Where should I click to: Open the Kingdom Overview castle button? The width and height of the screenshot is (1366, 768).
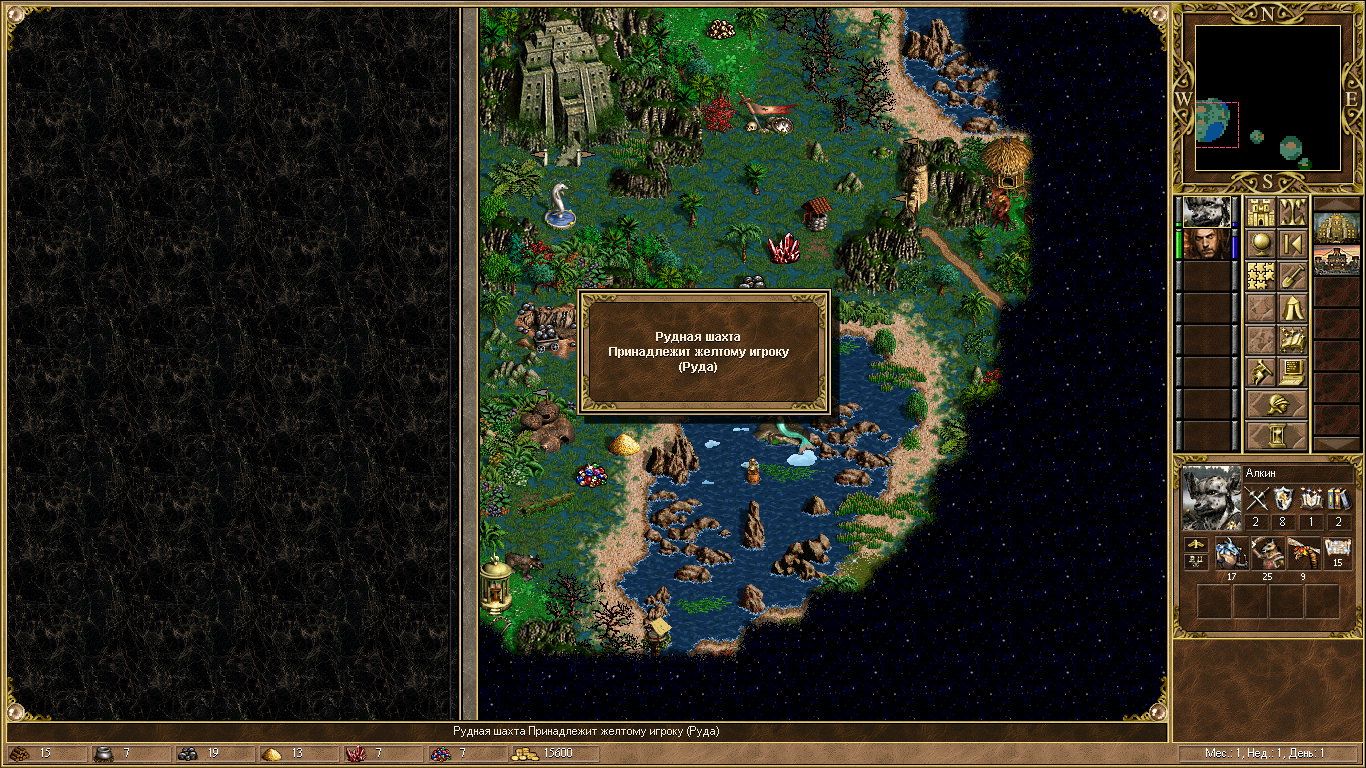click(x=1260, y=212)
